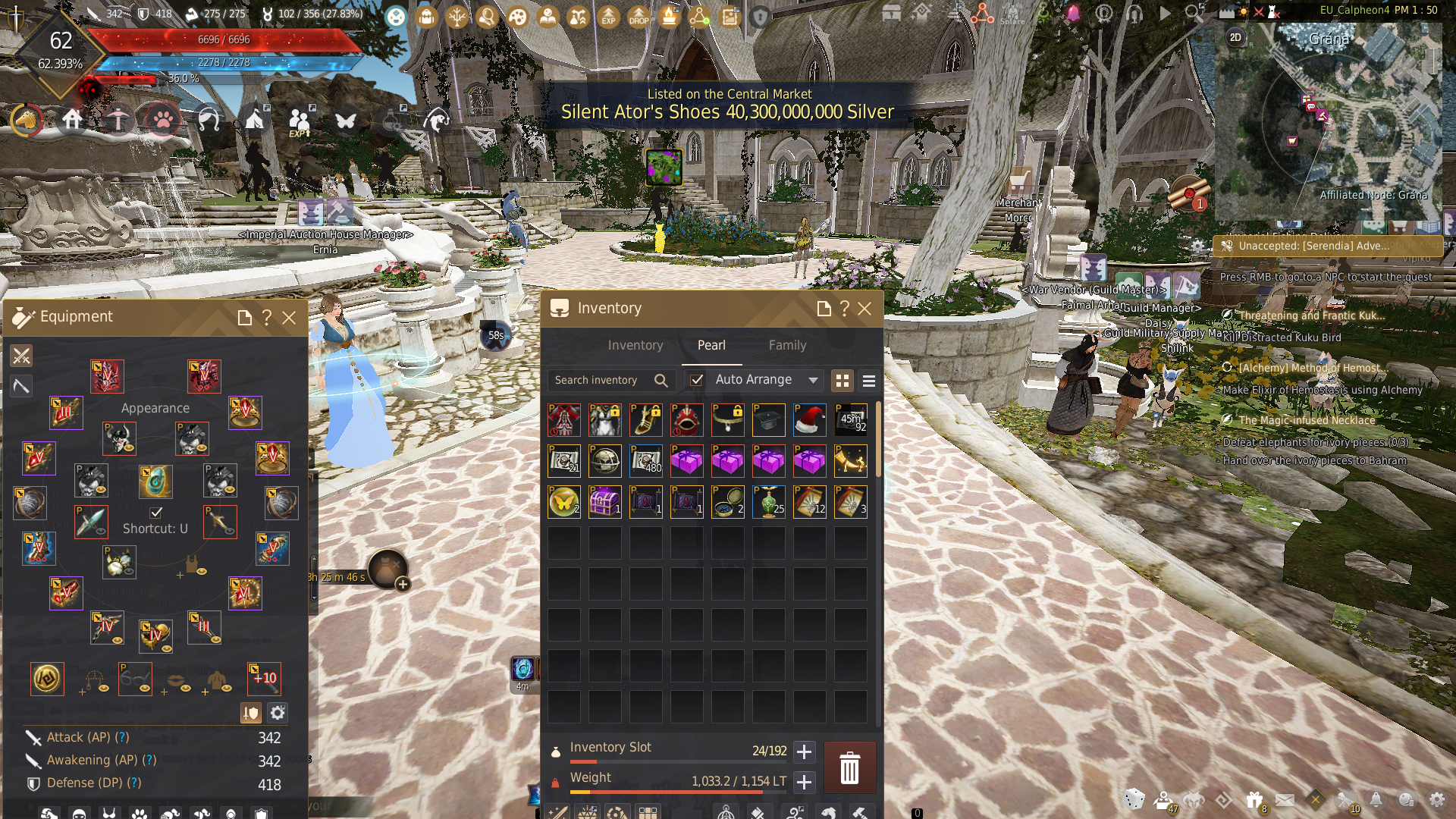1456x819 pixels.
Task: Close the Equipment window
Action: (x=289, y=318)
